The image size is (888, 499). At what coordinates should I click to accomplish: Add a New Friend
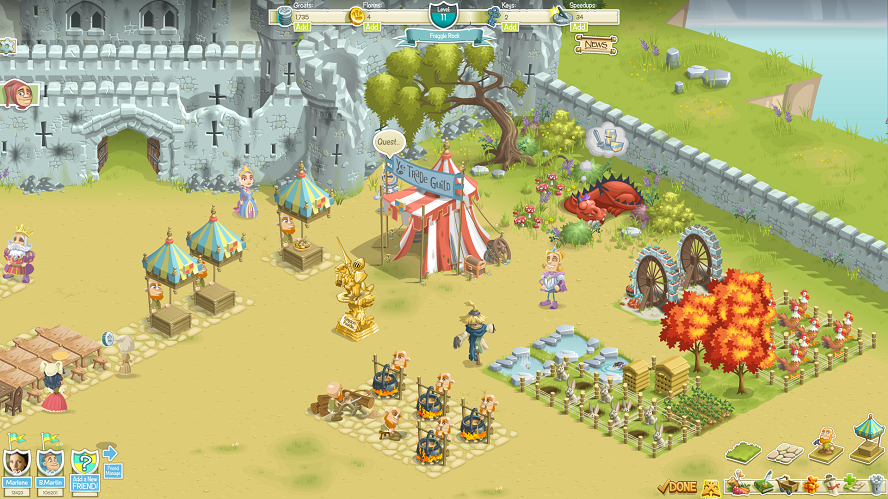click(84, 465)
